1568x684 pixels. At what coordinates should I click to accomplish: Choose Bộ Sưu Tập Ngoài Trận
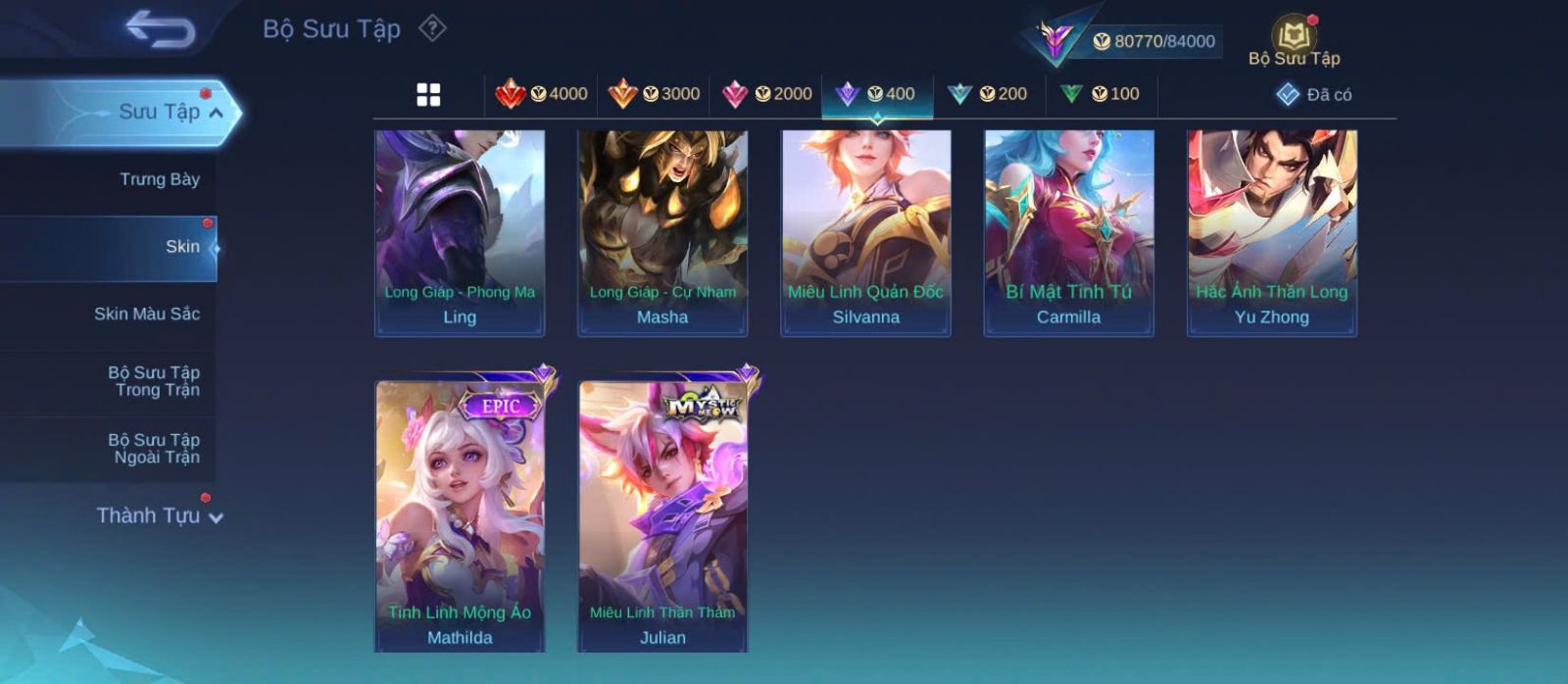[155, 449]
